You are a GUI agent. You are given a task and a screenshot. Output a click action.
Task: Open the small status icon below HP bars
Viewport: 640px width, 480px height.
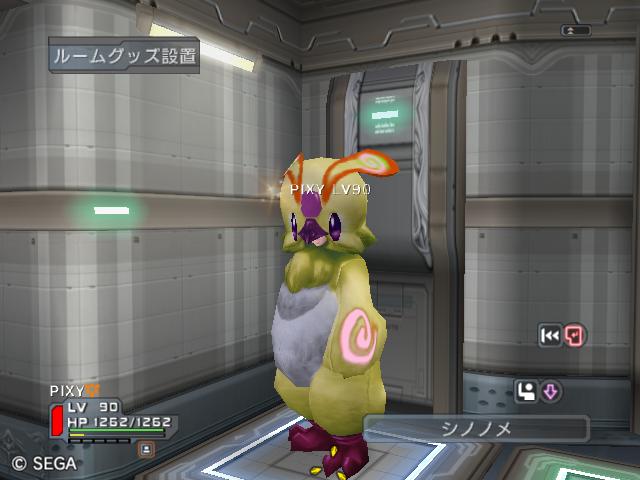[x=146, y=450]
